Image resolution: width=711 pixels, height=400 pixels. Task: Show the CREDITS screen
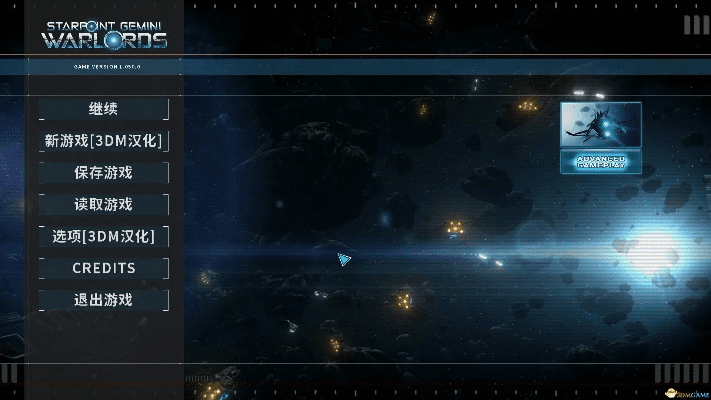click(x=103, y=268)
